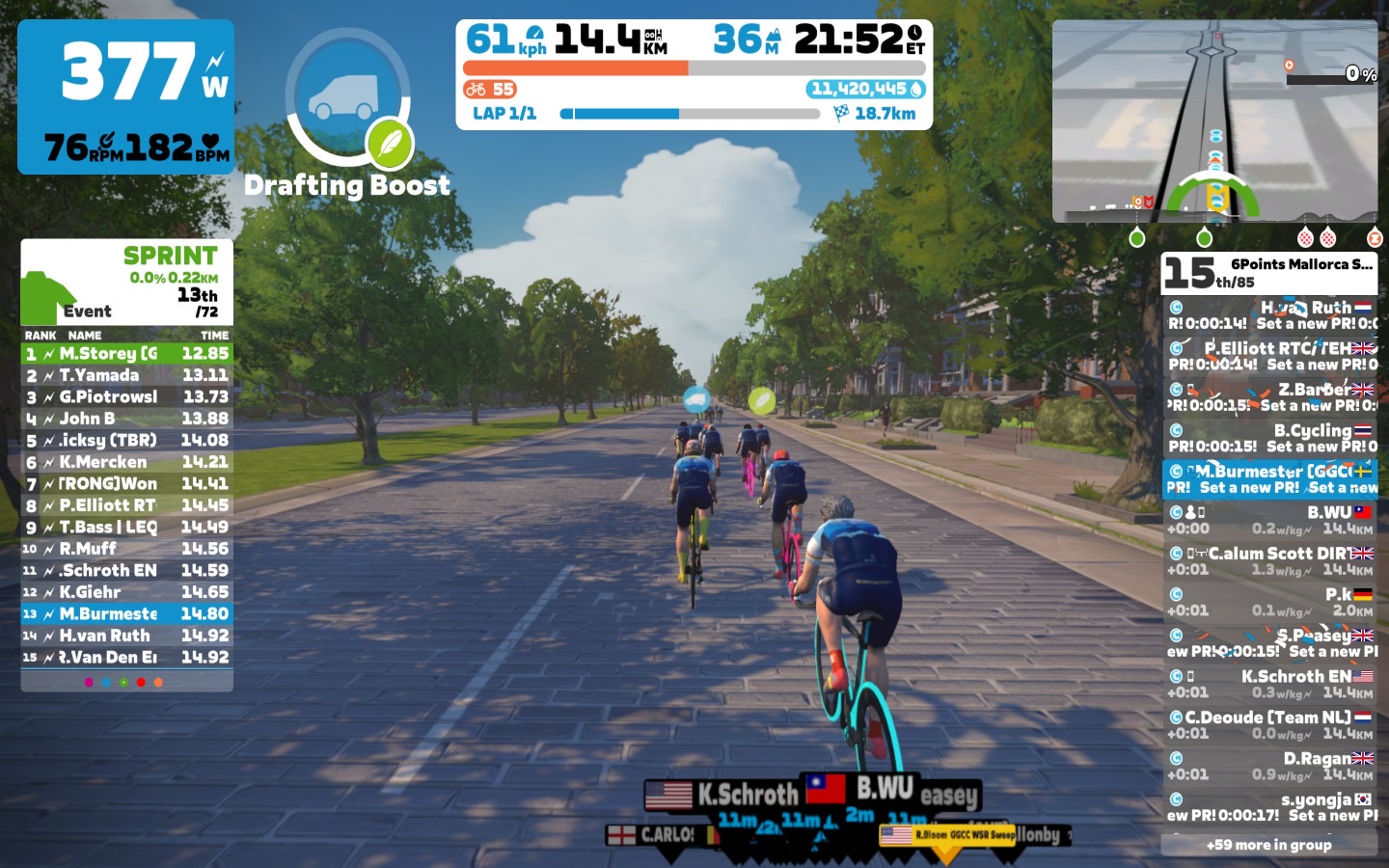Open the minimap view
The width and height of the screenshot is (1389, 868).
(x=1214, y=121)
